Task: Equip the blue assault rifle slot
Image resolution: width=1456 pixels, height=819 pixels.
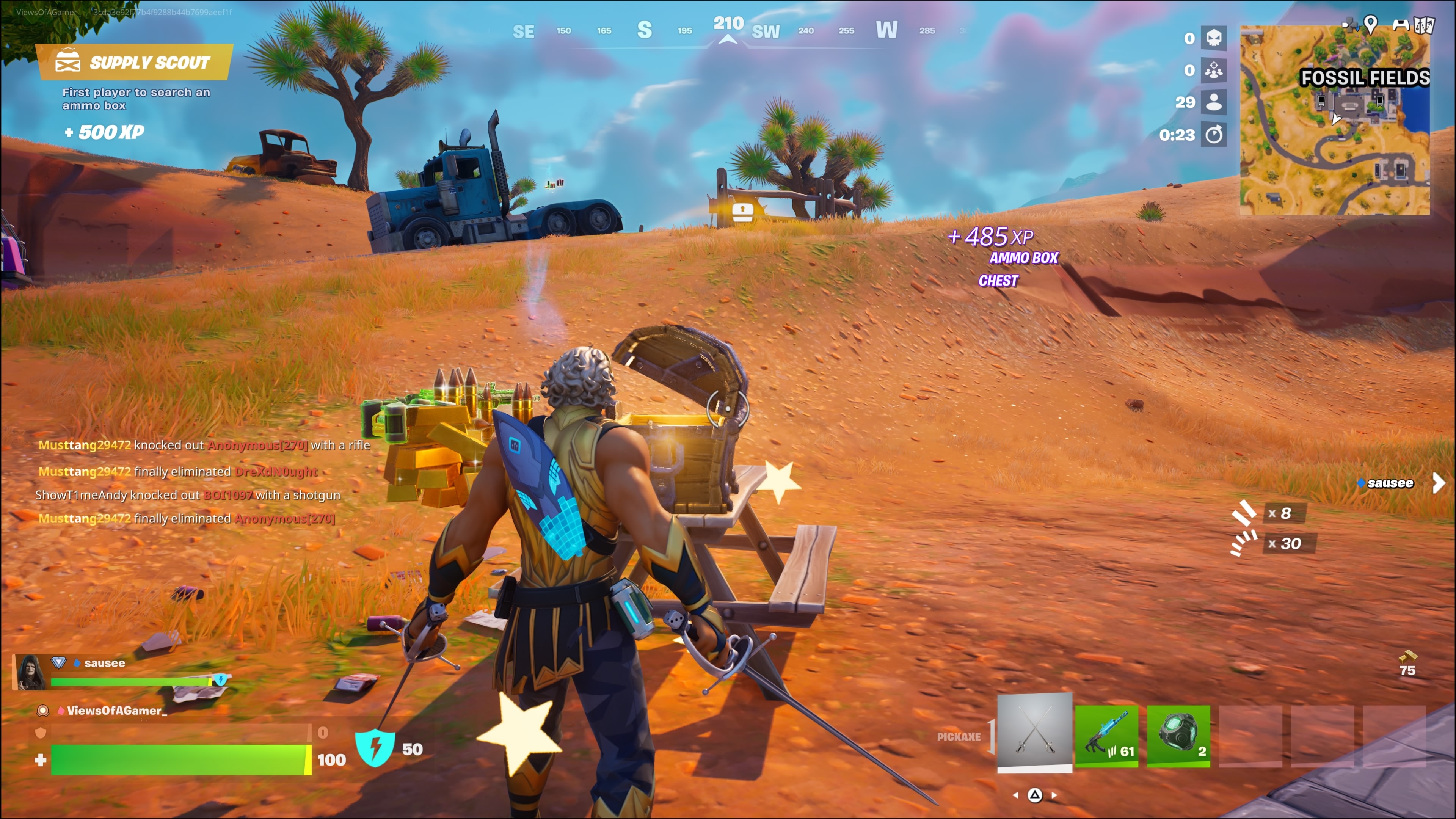Action: click(1106, 735)
